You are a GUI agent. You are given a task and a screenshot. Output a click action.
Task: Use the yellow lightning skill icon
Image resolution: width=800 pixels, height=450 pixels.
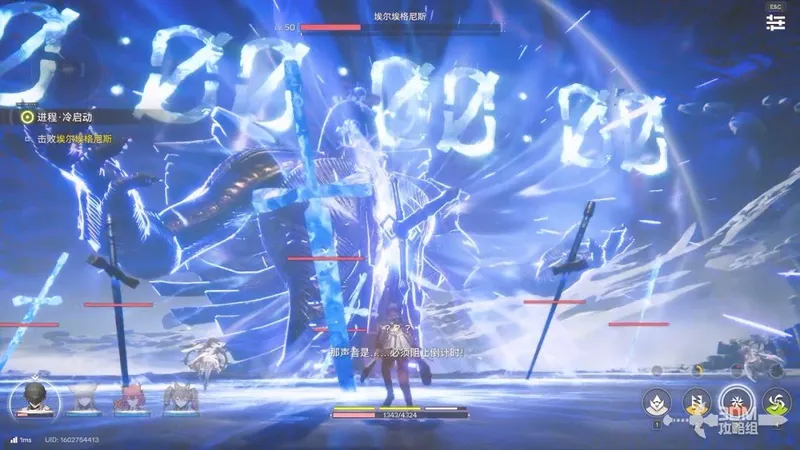point(695,401)
